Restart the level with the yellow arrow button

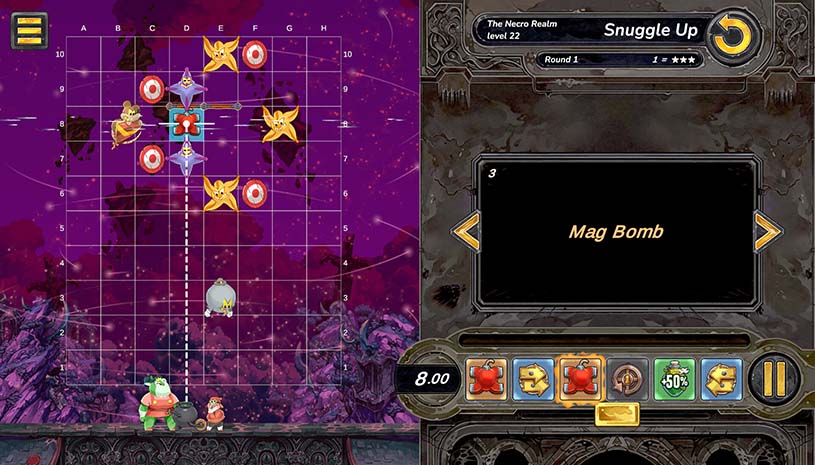[x=733, y=37]
